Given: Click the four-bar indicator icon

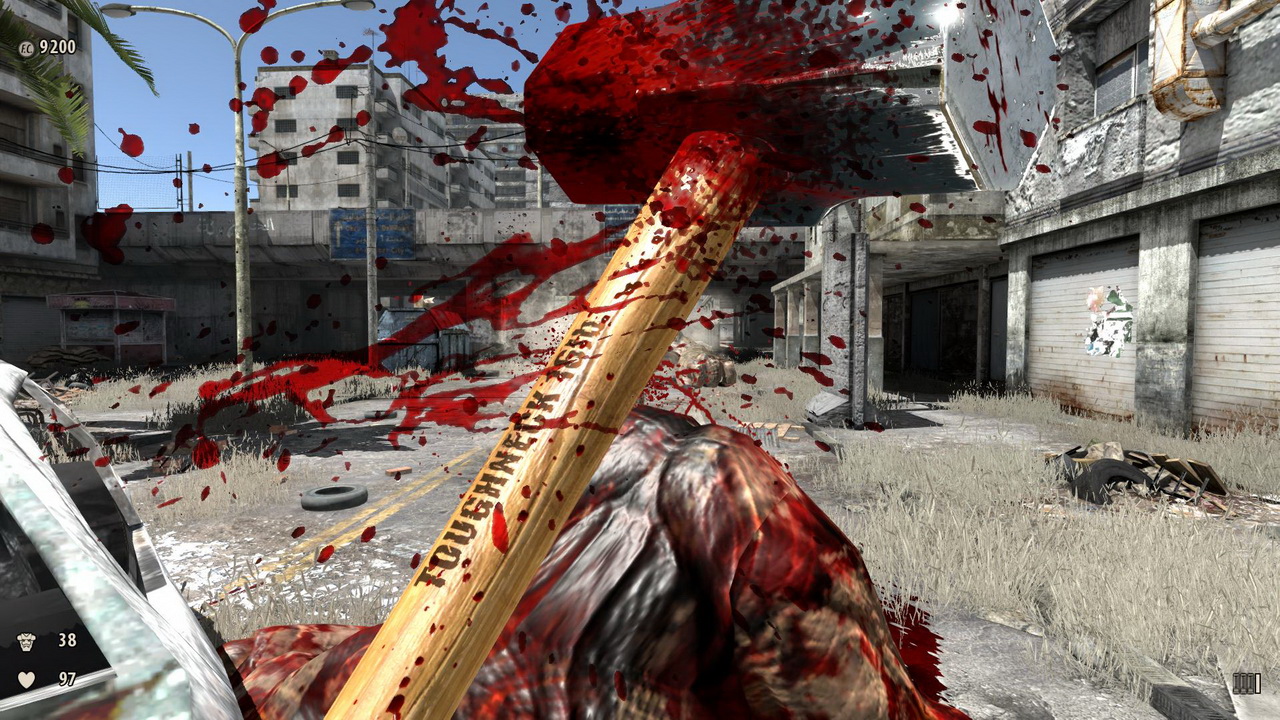Looking at the screenshot, I should [1246, 682].
